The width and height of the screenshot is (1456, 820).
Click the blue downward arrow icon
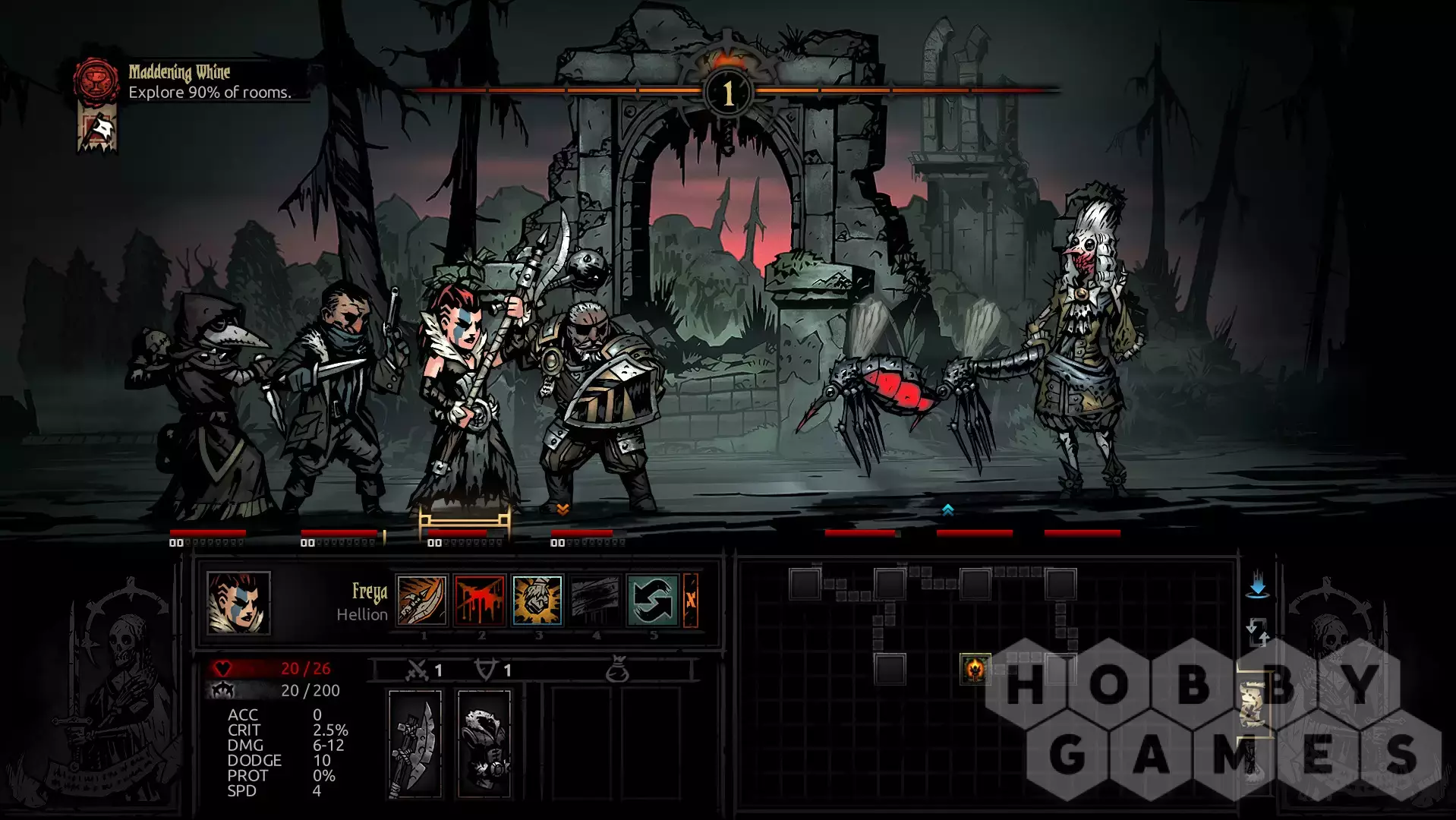point(1257,584)
